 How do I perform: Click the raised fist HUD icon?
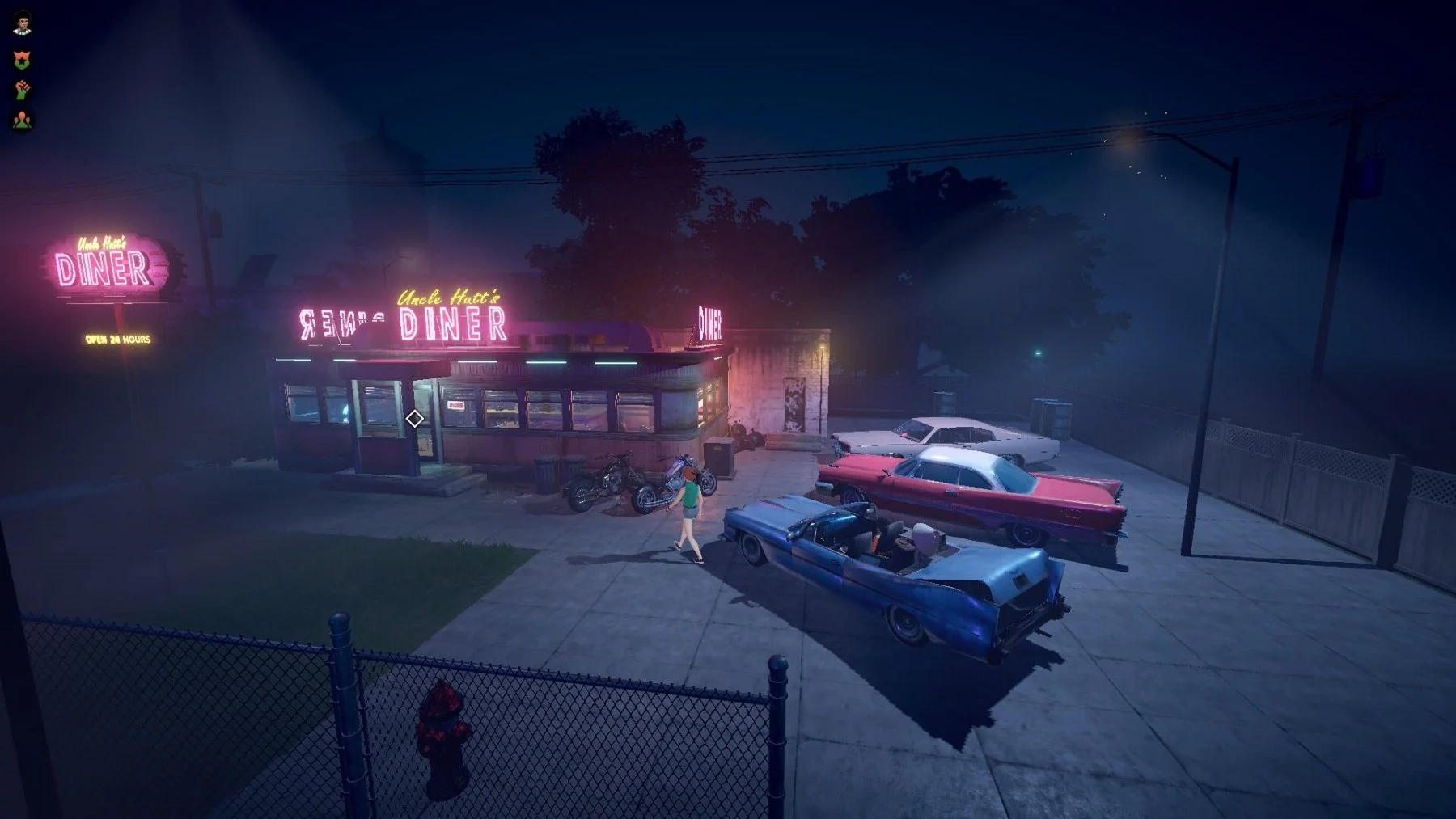[22, 89]
